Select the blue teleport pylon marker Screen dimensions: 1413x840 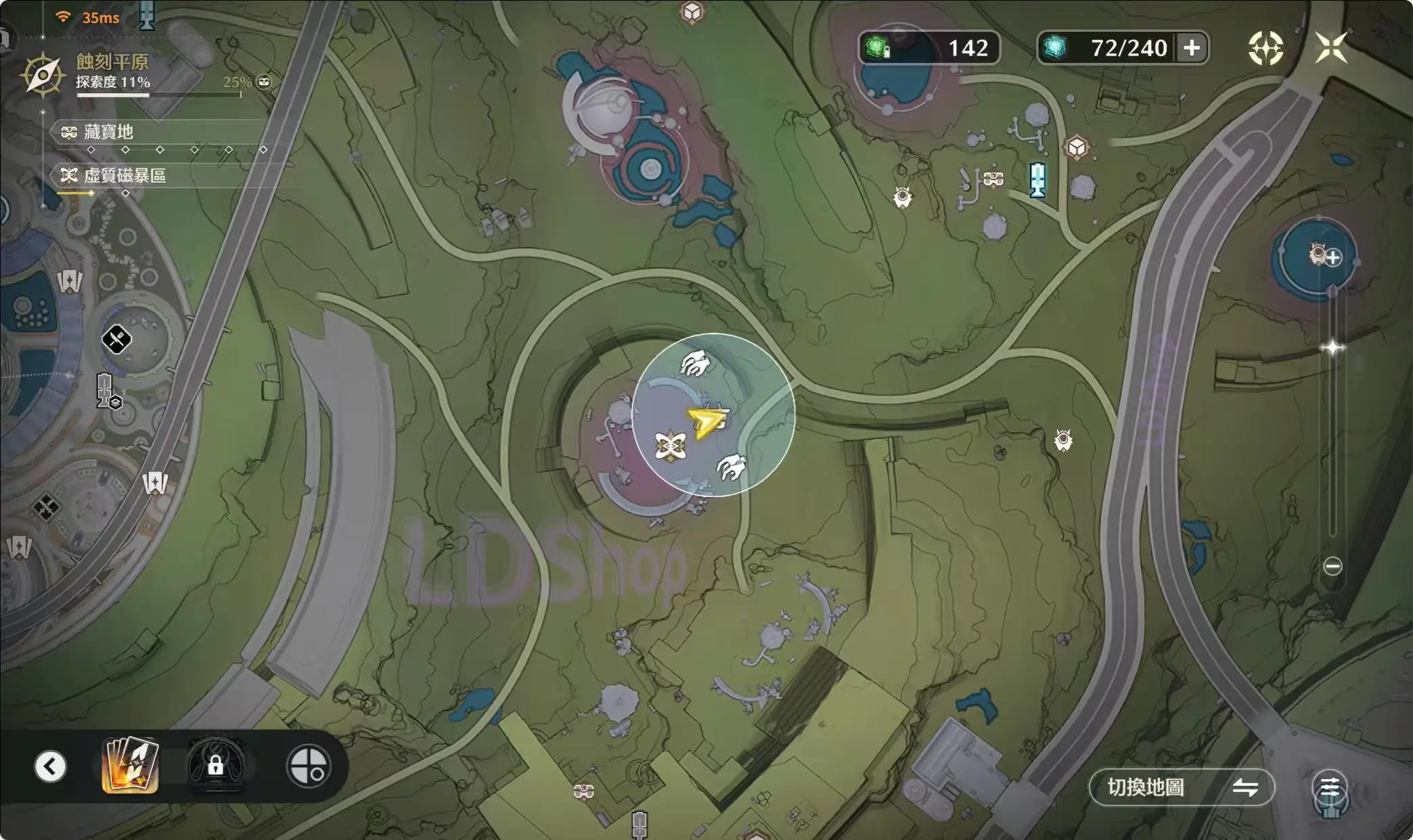[x=1037, y=180]
